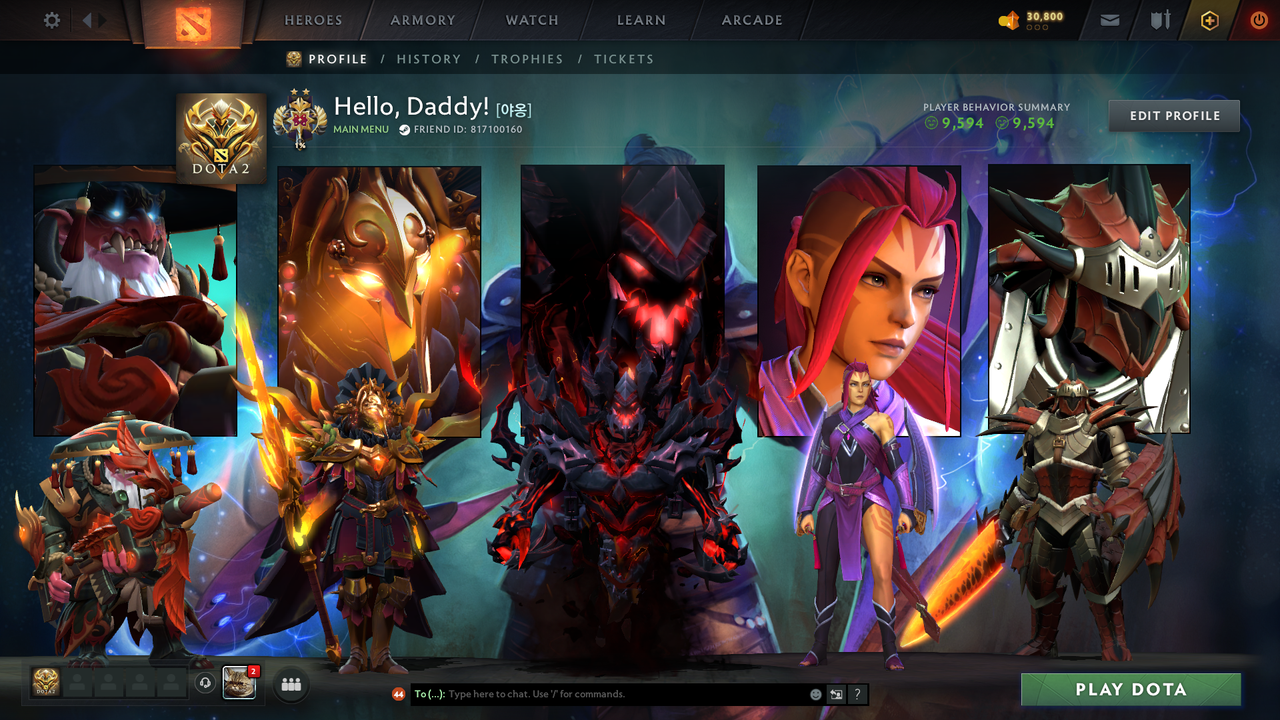Viewport: 1280px width, 720px height.
Task: Select the cat avatar with notification badge
Action: point(239,683)
